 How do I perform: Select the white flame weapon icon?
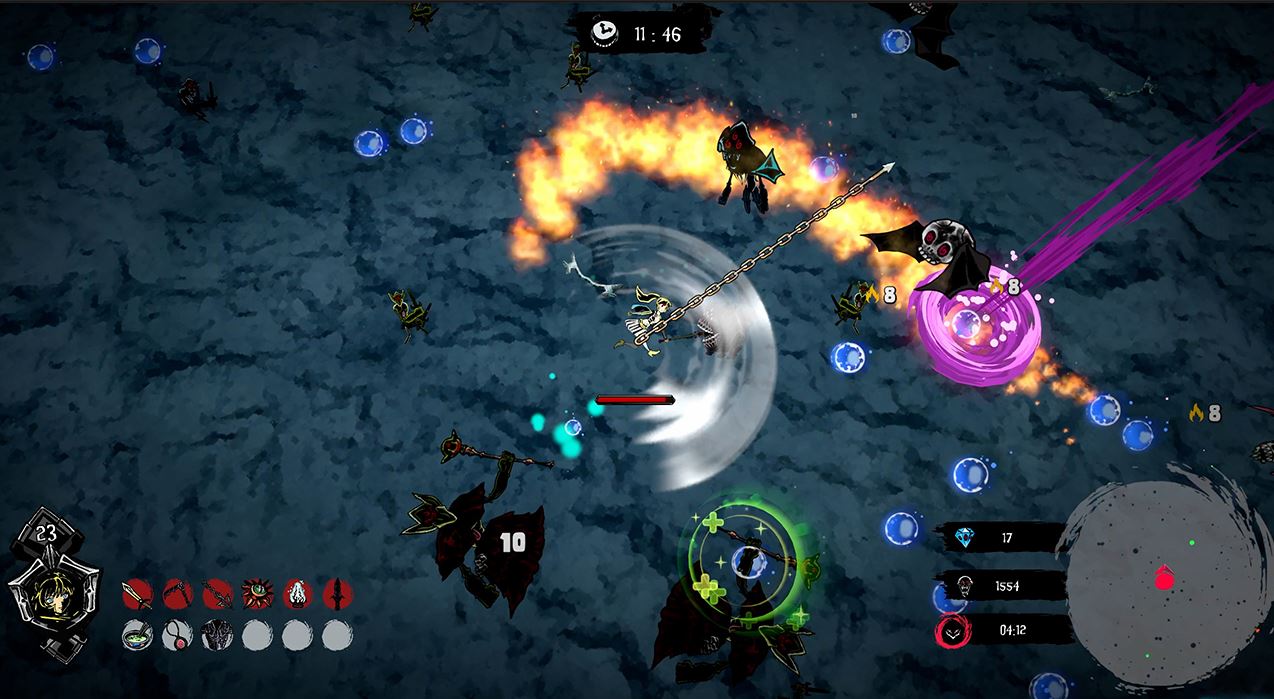tap(298, 594)
